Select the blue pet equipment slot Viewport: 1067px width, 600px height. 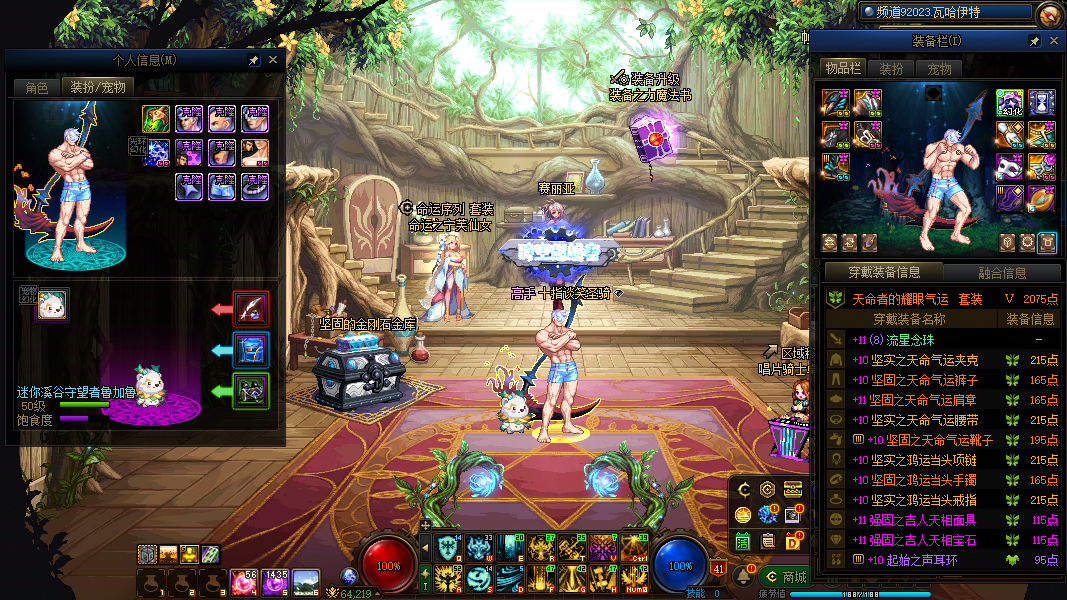tap(251, 350)
